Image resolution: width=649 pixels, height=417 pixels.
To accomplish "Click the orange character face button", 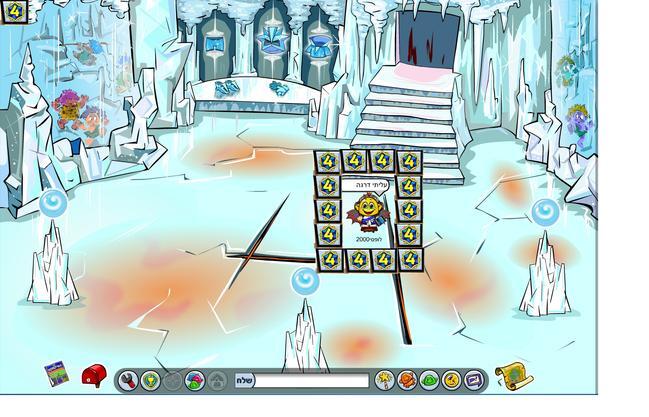I will tap(407, 381).
